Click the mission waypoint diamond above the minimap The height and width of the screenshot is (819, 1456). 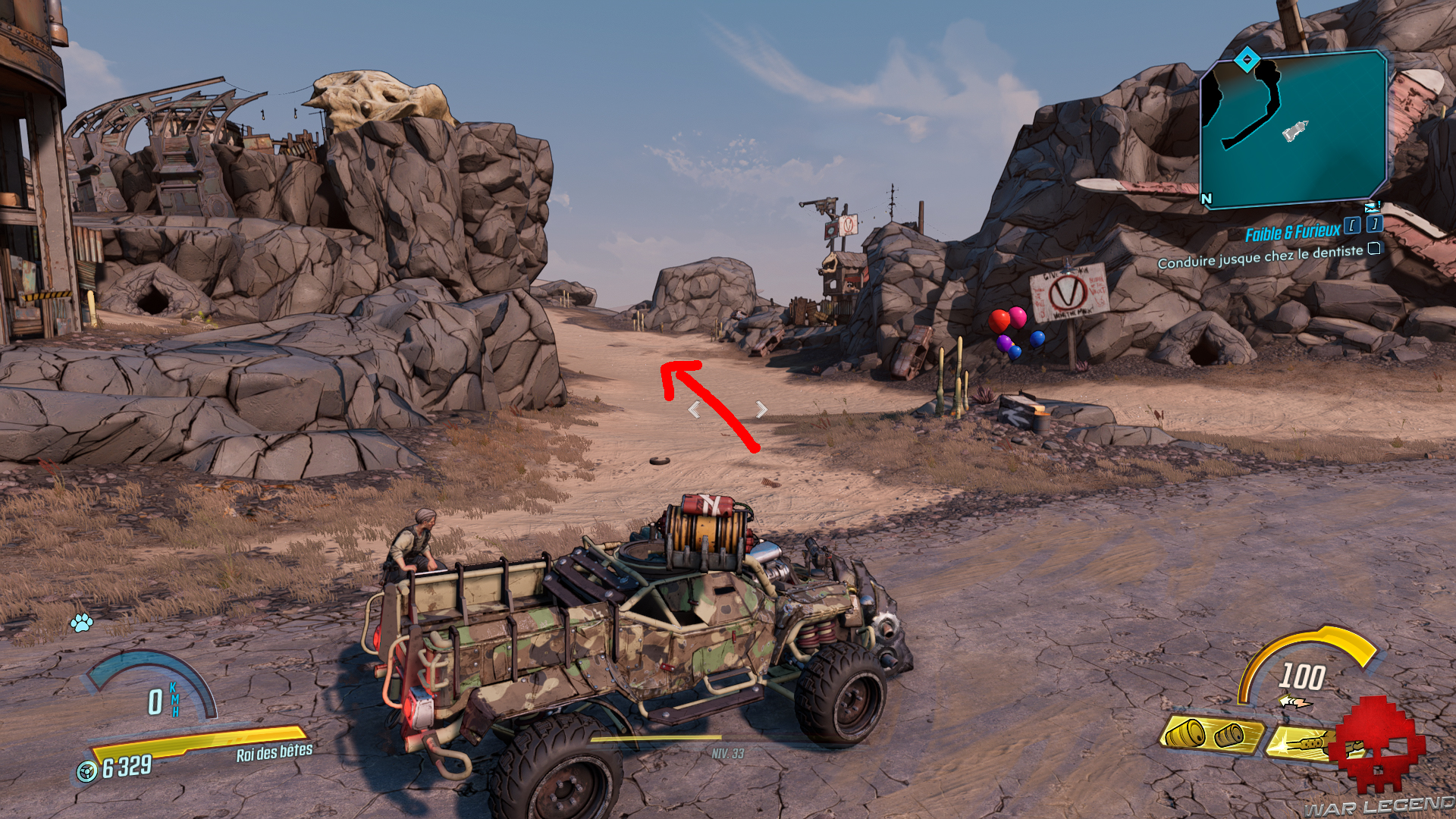click(1247, 59)
